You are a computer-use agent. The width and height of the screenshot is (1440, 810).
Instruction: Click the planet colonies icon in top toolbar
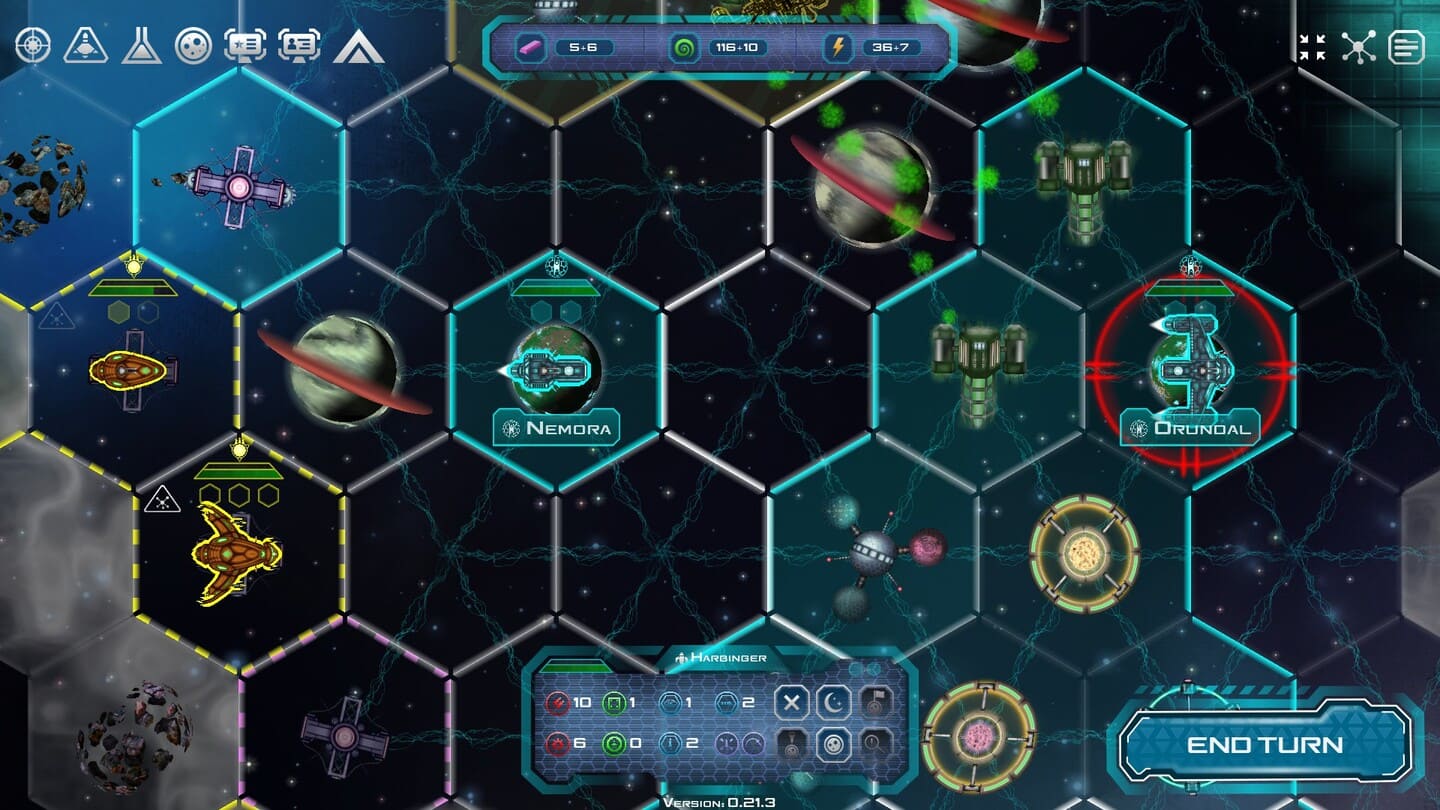pos(194,45)
